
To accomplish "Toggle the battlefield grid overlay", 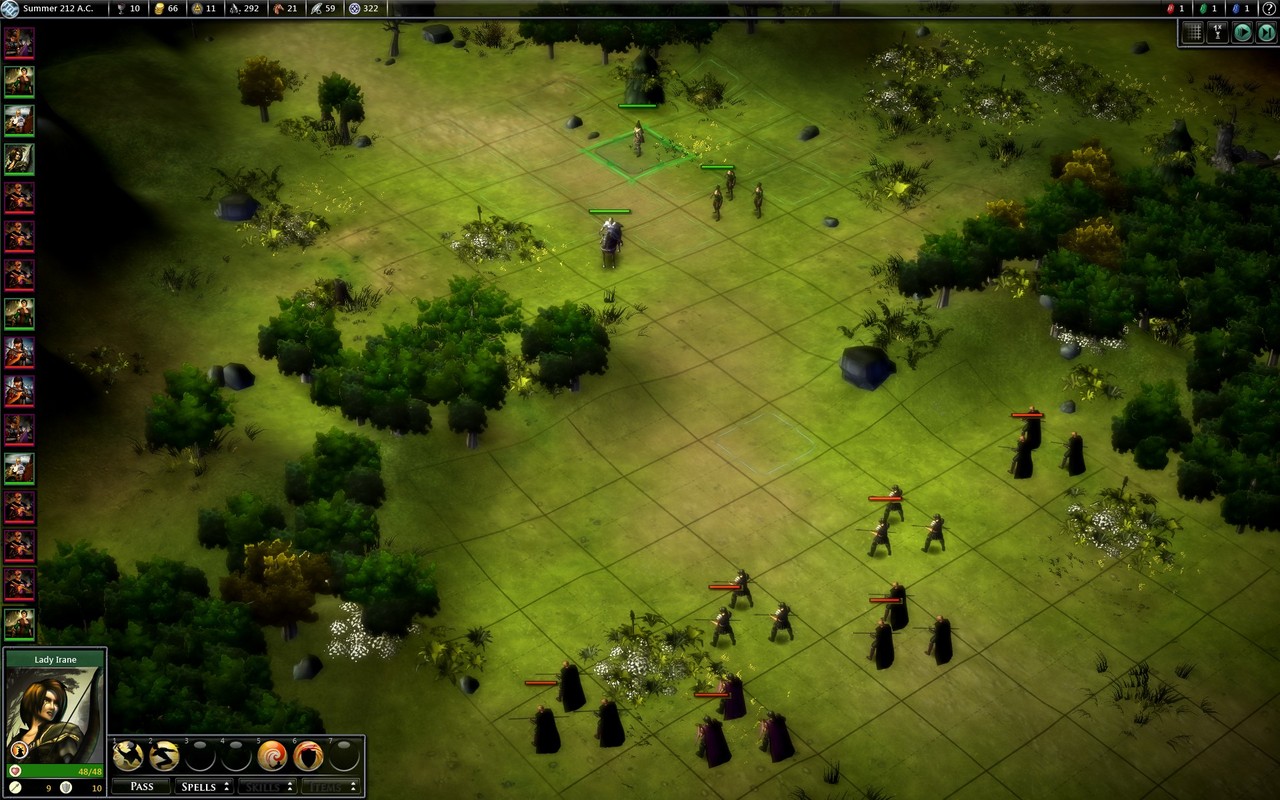I will pyautogui.click(x=1192, y=32).
